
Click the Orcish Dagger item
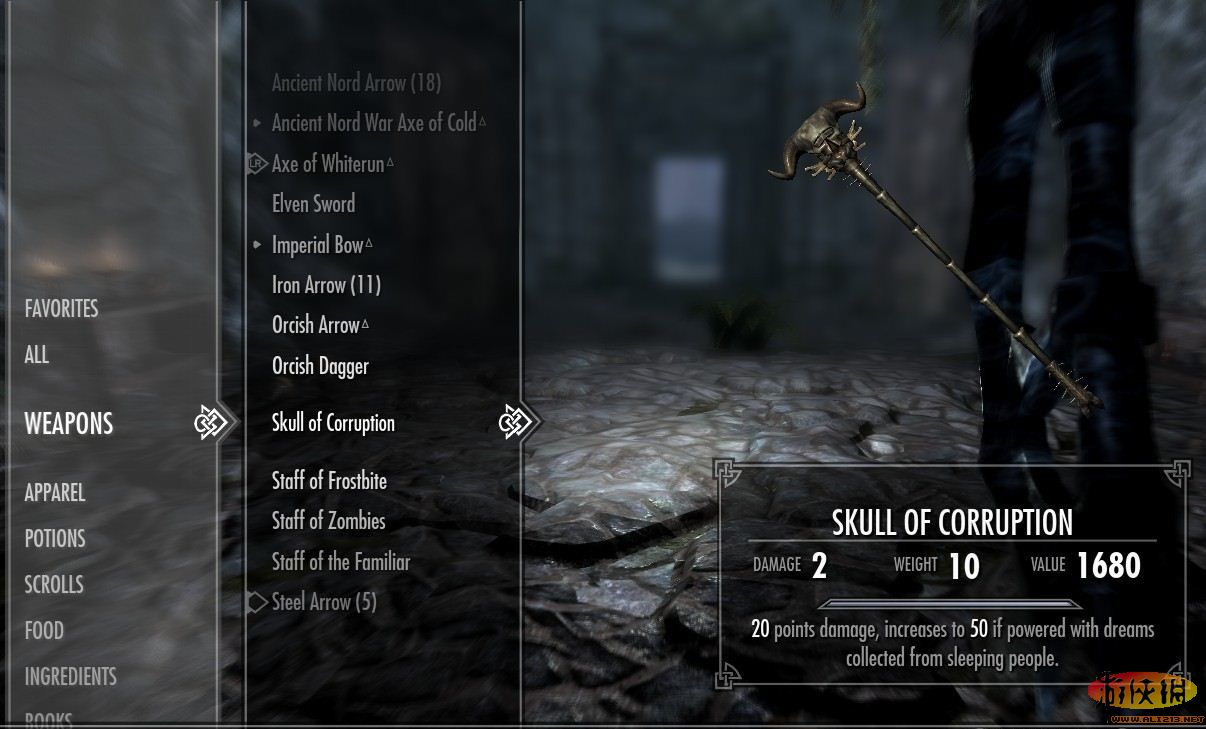click(x=320, y=366)
